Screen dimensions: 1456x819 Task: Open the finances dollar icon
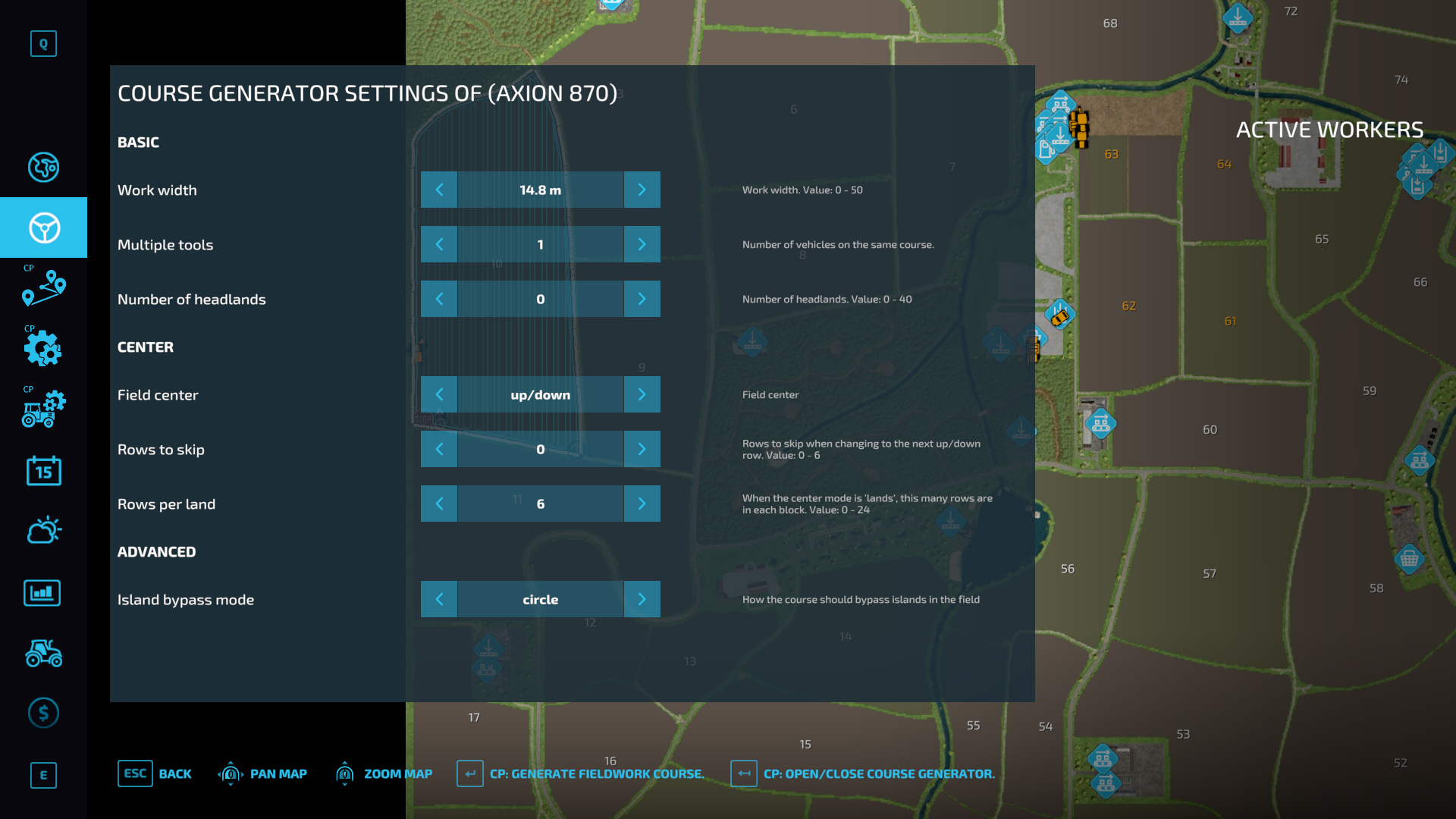pyautogui.click(x=43, y=713)
